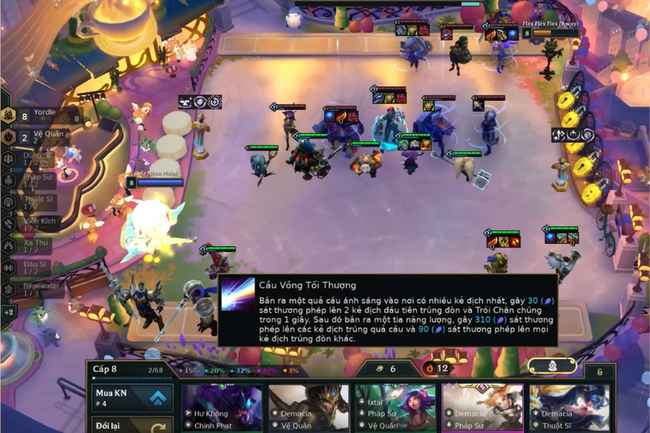Buy XP with the Mua KN button
650x433 pixels.
pyautogui.click(x=128, y=398)
